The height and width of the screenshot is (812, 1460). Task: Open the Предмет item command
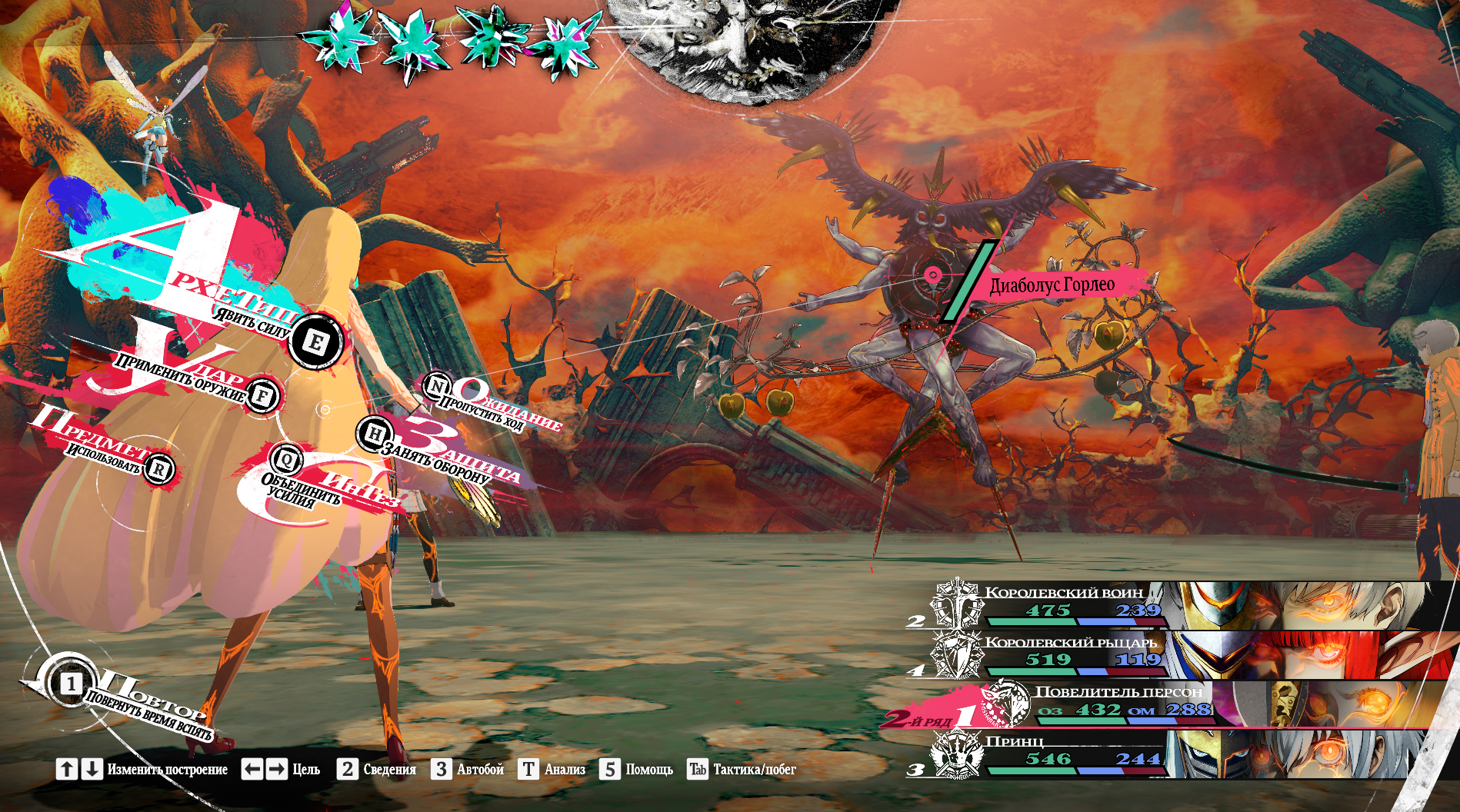pyautogui.click(x=159, y=468)
